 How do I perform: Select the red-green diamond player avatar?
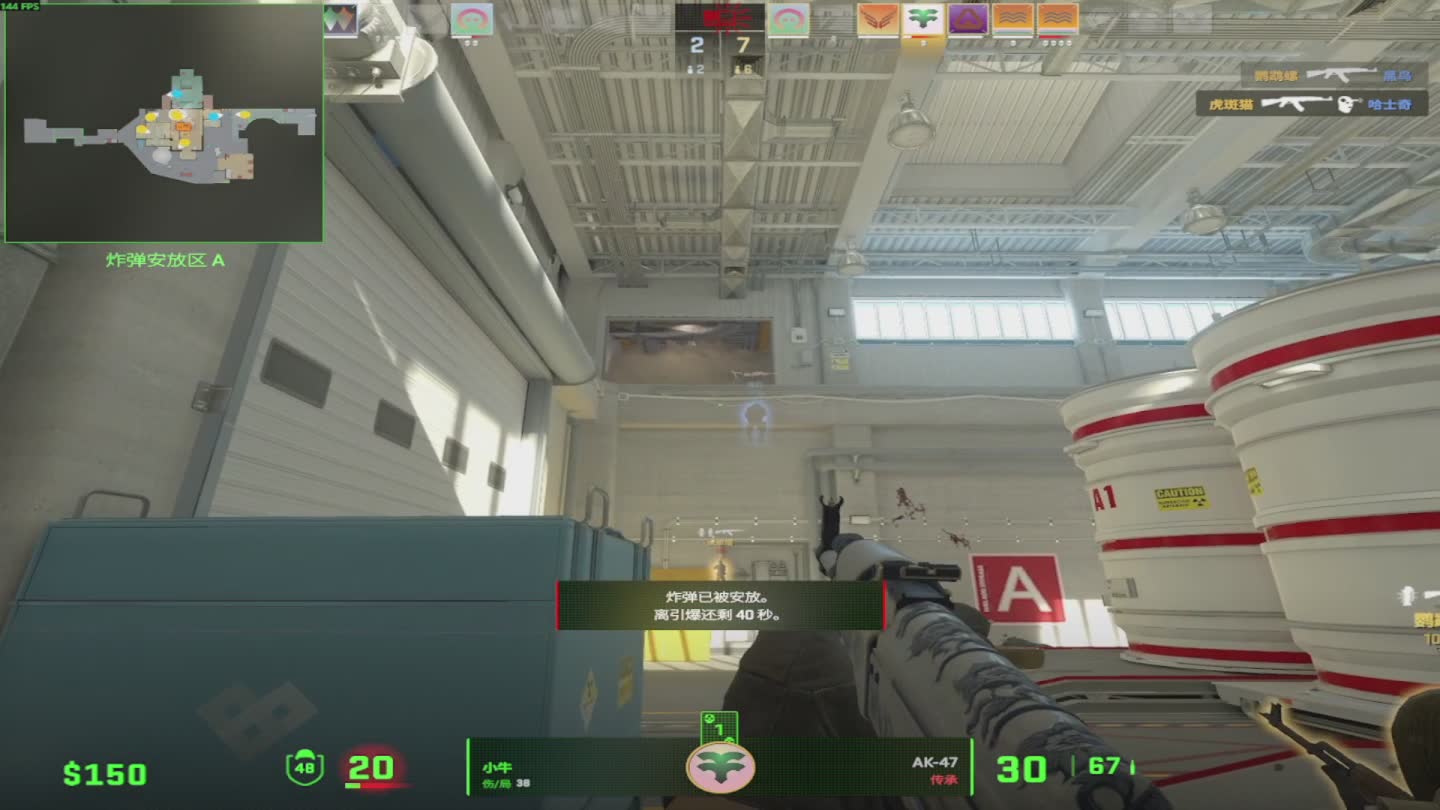click(x=340, y=19)
